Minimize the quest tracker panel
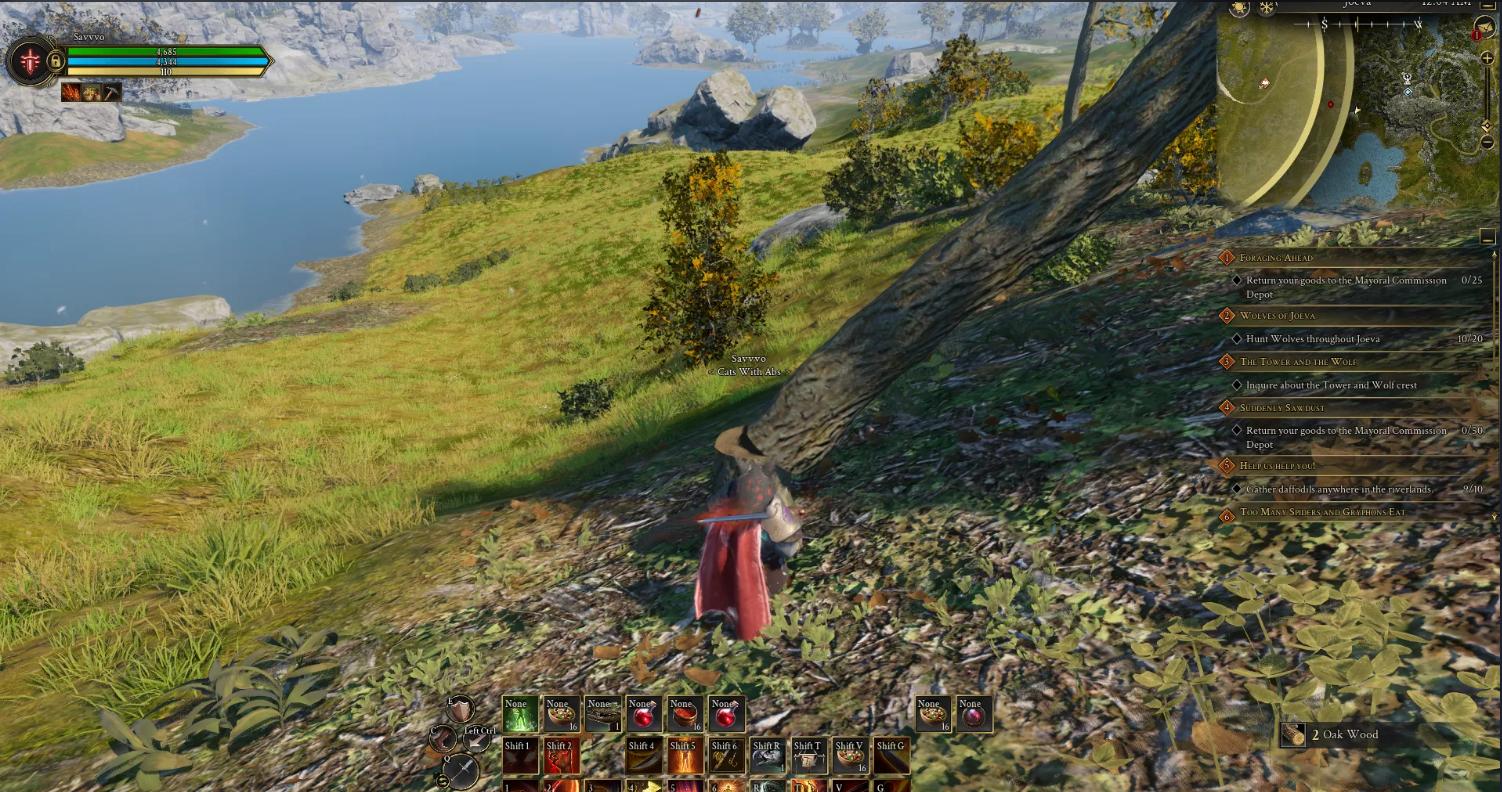The image size is (1502, 792). click(1488, 237)
